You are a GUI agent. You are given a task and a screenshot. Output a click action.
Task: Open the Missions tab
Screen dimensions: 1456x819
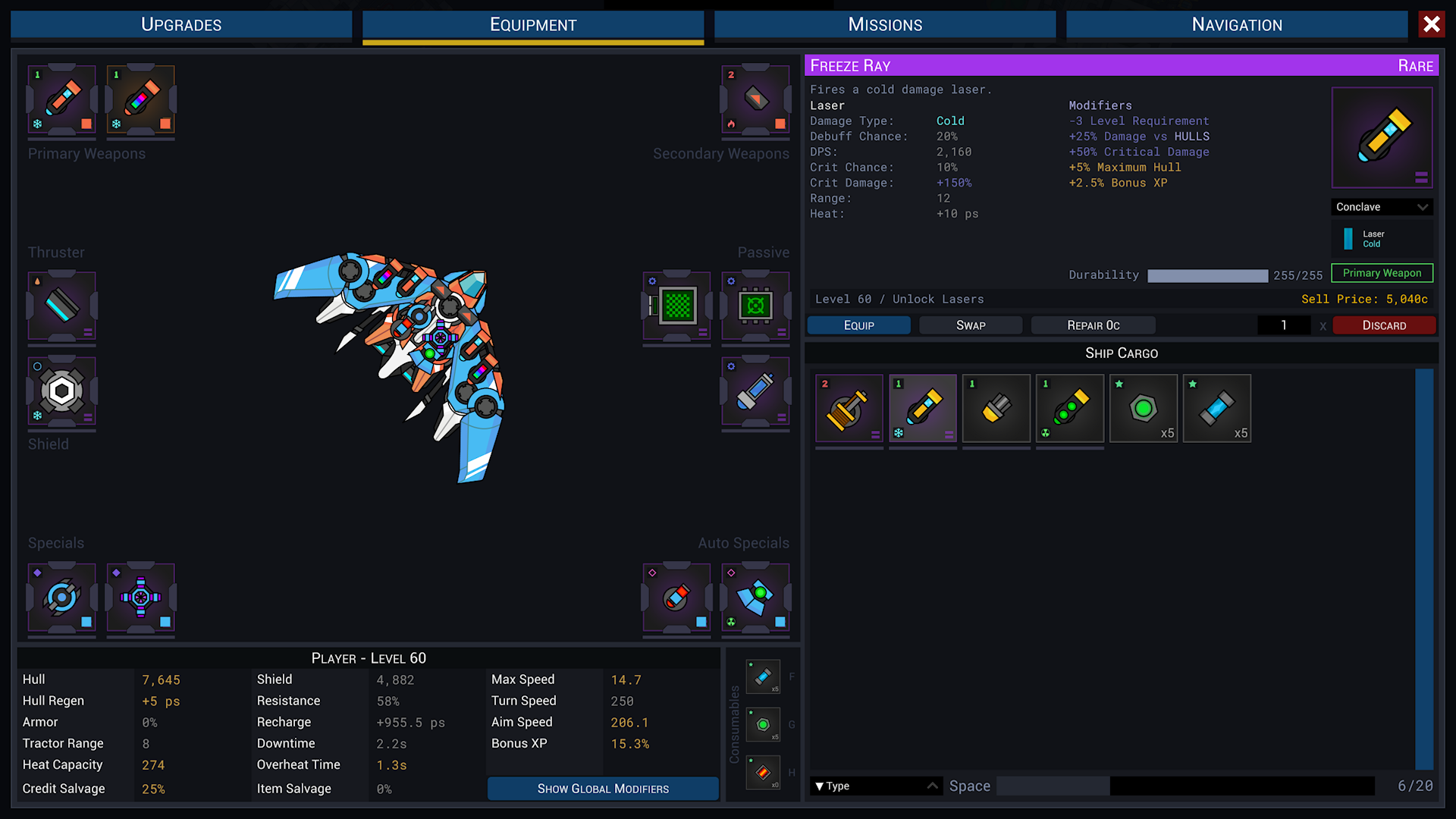884,24
